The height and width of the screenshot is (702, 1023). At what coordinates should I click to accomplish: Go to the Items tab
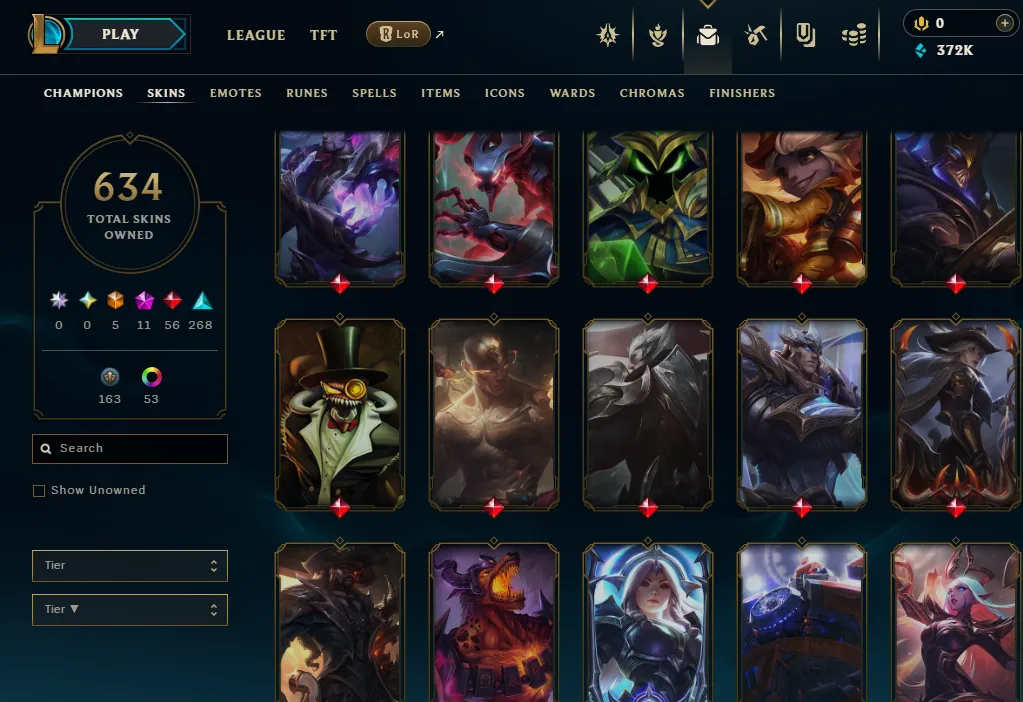[x=440, y=93]
